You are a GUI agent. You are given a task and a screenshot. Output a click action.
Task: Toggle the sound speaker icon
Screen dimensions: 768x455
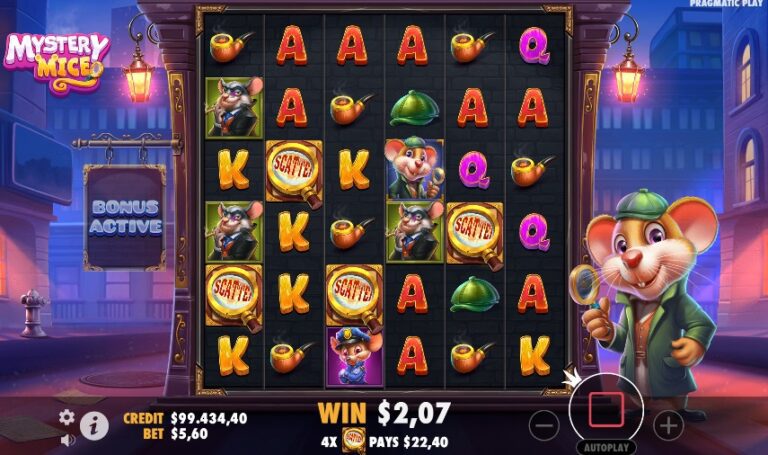(x=67, y=439)
